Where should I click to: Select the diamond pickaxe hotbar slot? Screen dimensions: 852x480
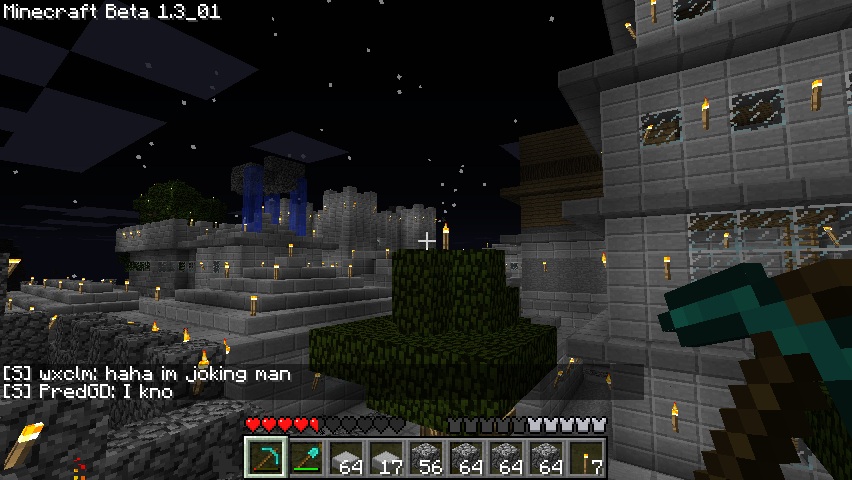tap(264, 457)
